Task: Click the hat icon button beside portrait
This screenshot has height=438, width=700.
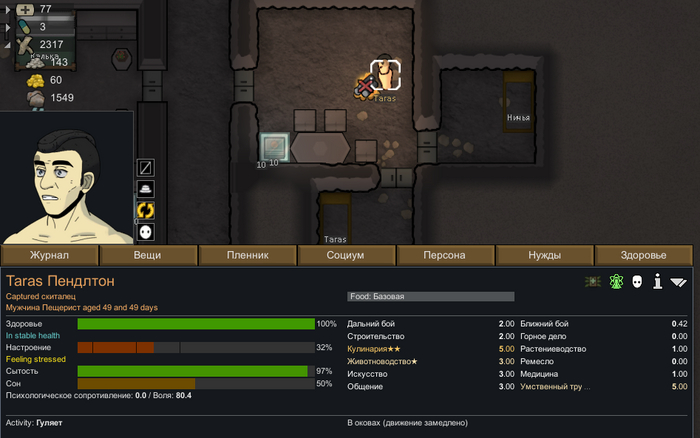Action: [x=145, y=188]
